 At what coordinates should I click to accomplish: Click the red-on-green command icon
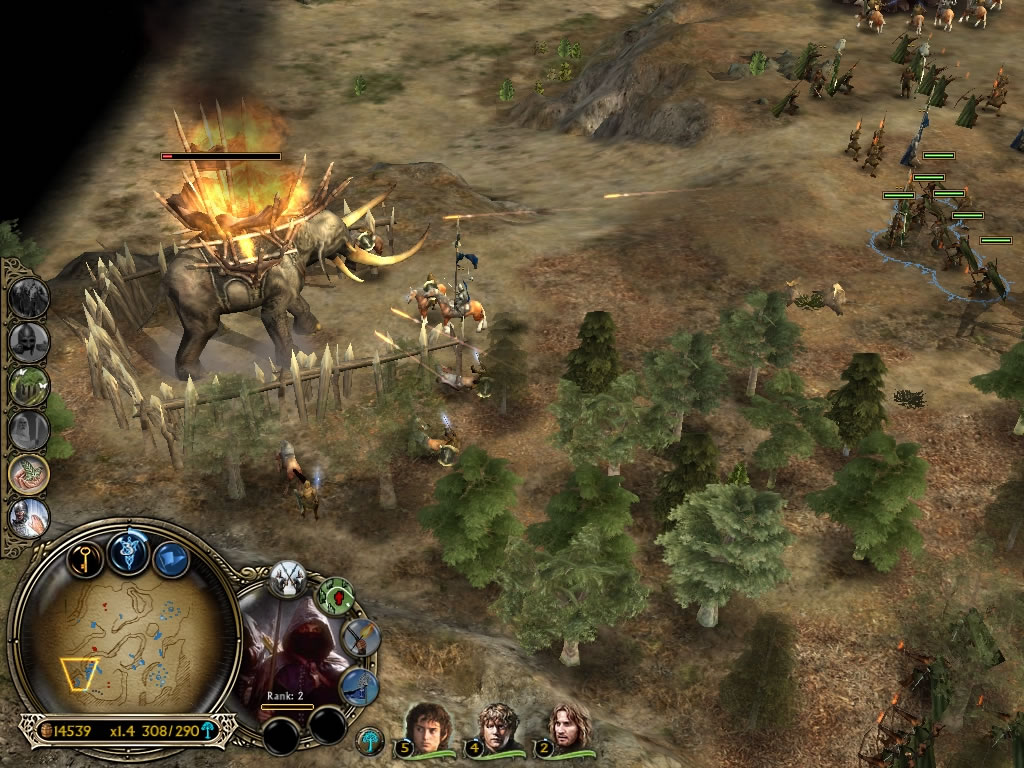pos(335,597)
